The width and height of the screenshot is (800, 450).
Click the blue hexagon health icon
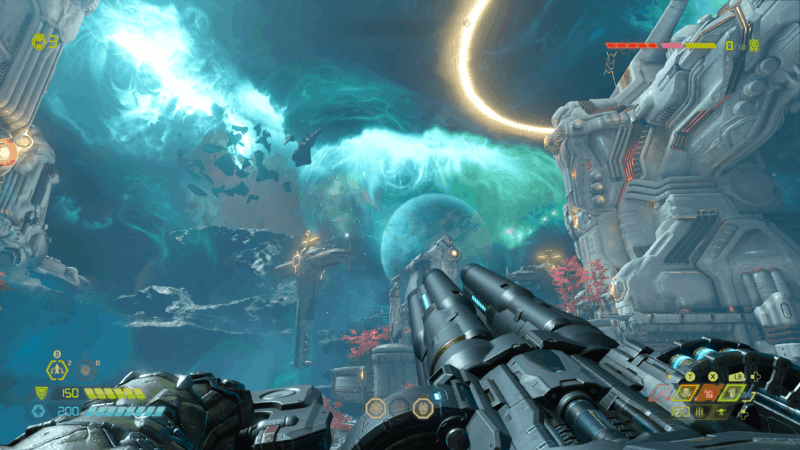pyautogui.click(x=39, y=410)
